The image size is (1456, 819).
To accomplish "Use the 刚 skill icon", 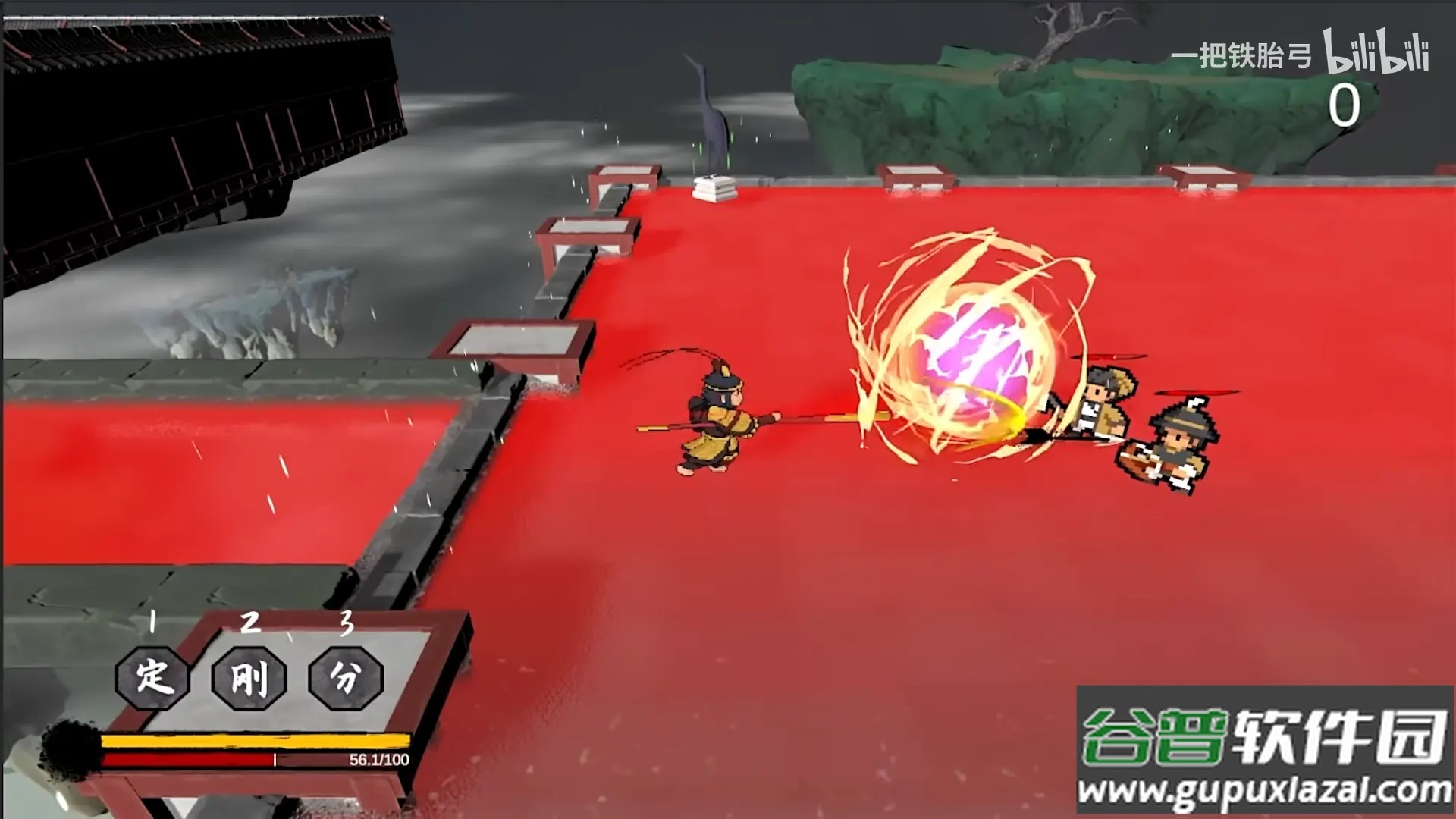I will click(249, 676).
